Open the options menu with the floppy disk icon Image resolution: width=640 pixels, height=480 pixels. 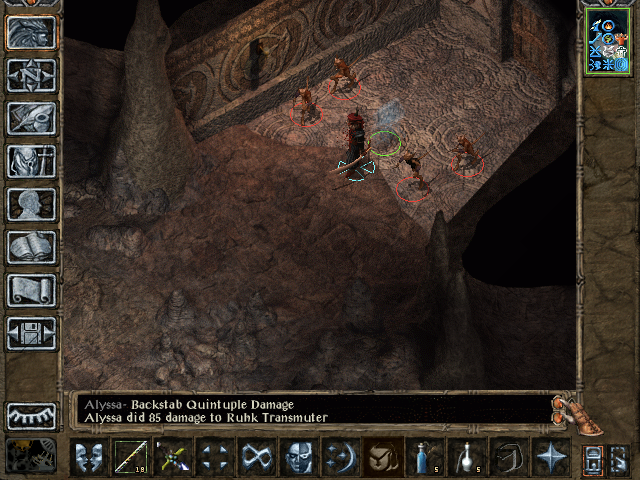31,333
